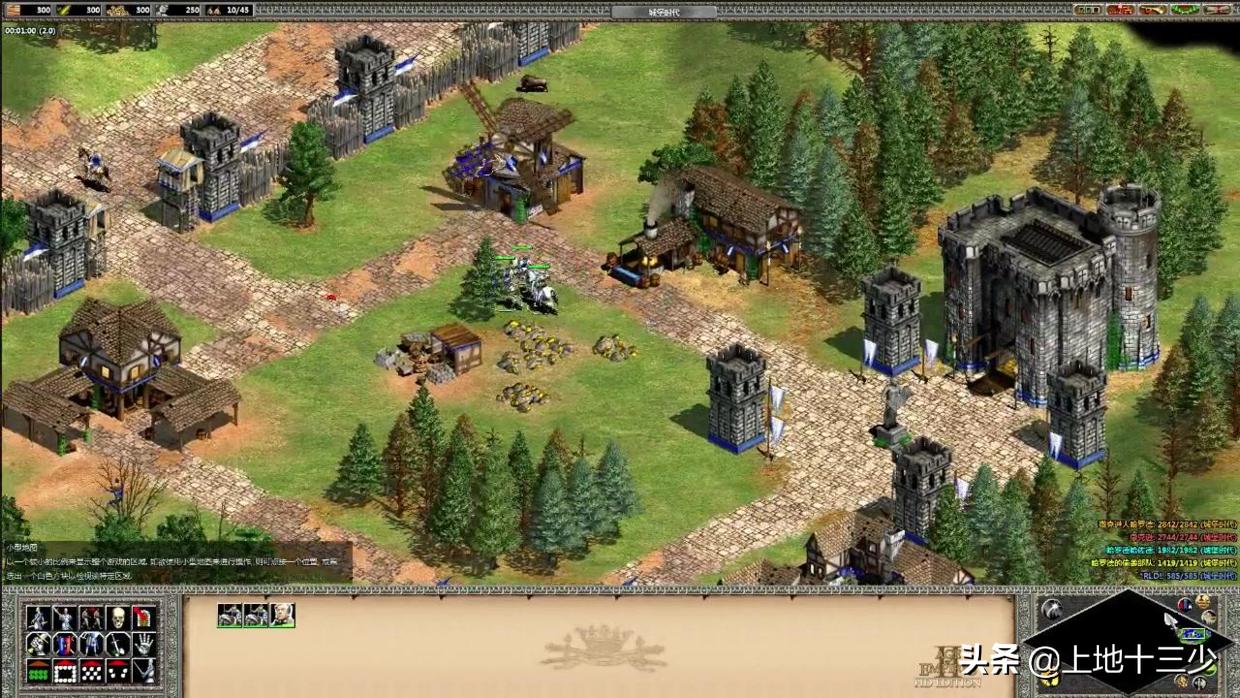Click the first knight unit portrait
Viewport: 1240px width, 698px height.
click(x=229, y=615)
